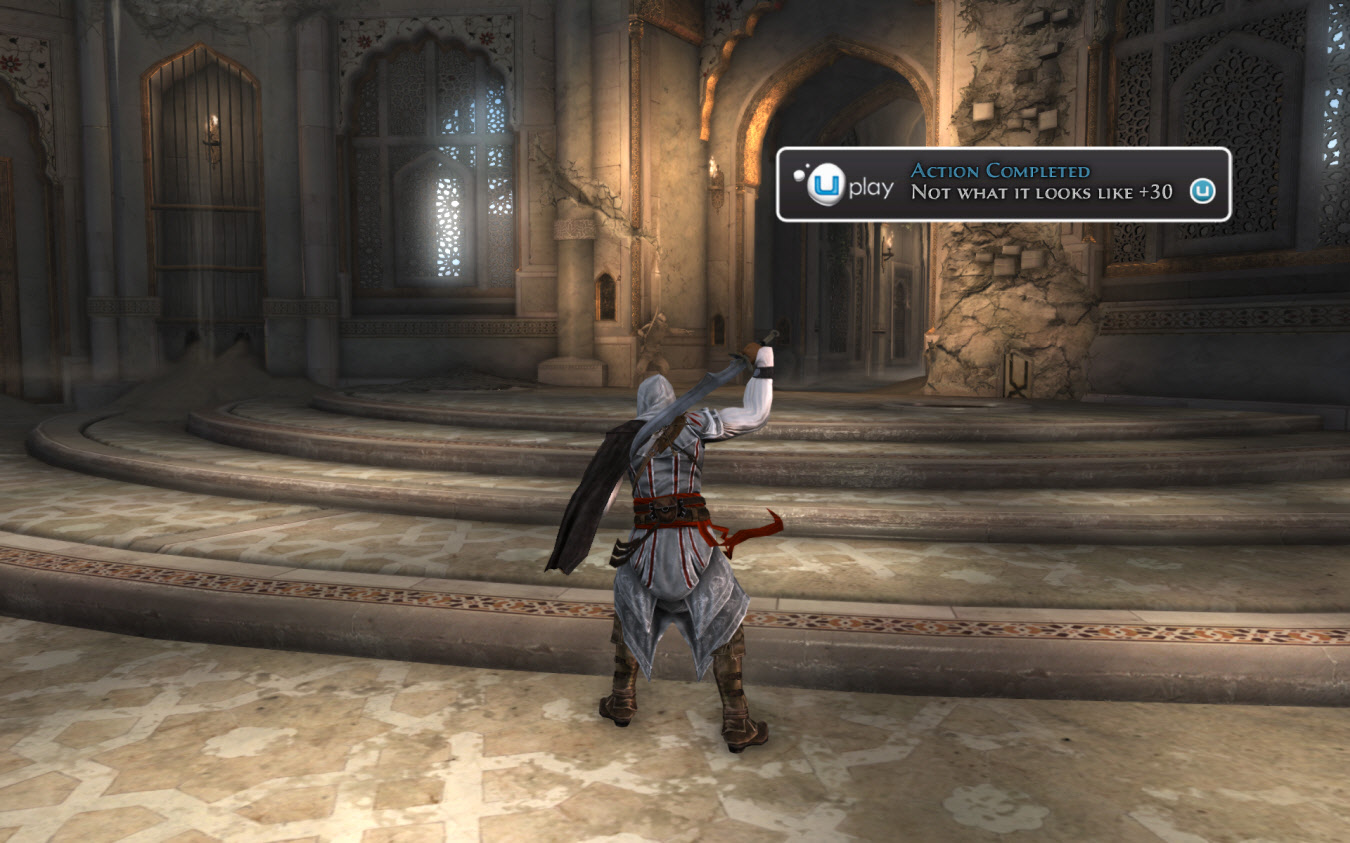Click the Uplay logo in the notification

pyautogui.click(x=843, y=185)
